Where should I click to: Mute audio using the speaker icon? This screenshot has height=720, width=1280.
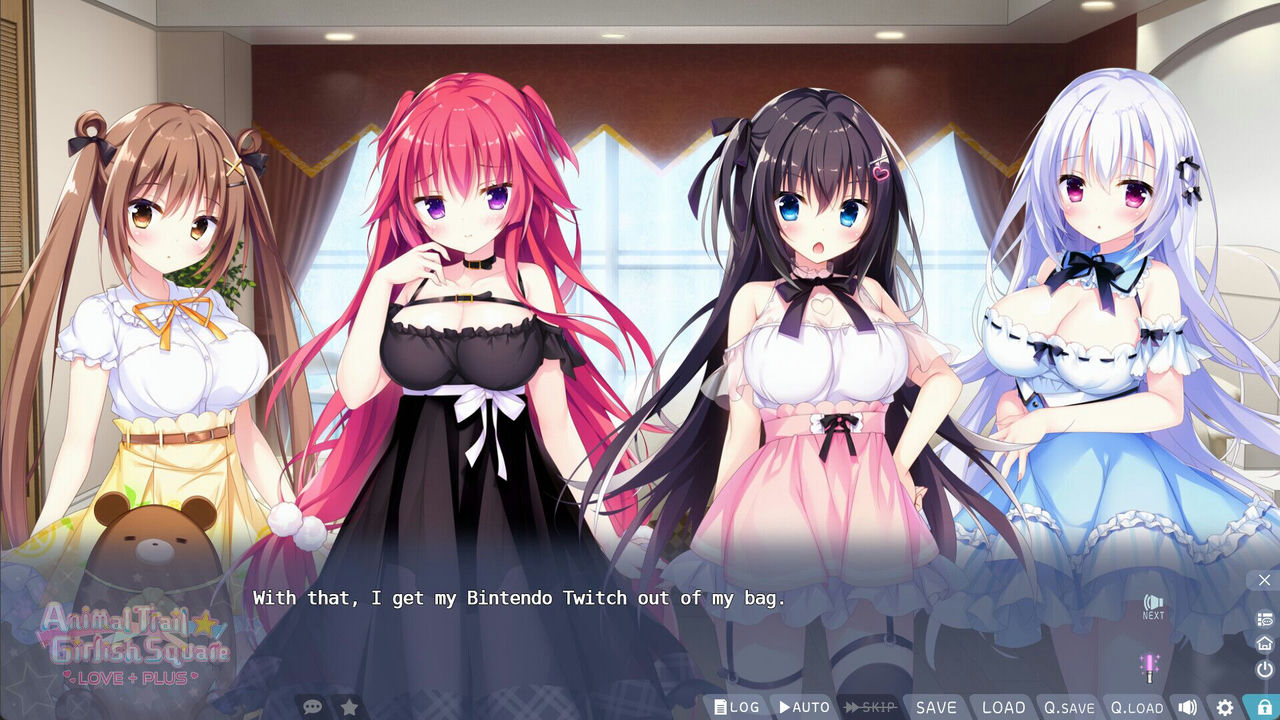coord(1188,705)
